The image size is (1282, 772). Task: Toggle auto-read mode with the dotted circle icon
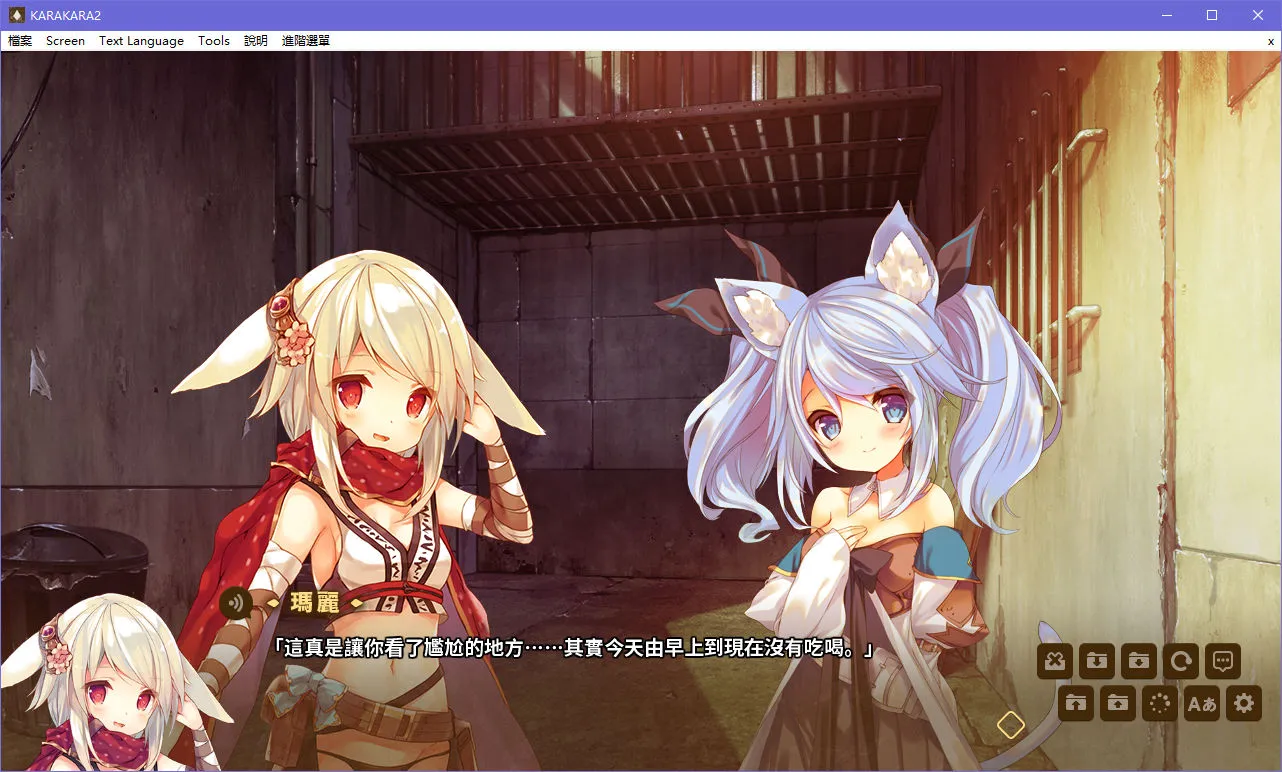click(1159, 703)
